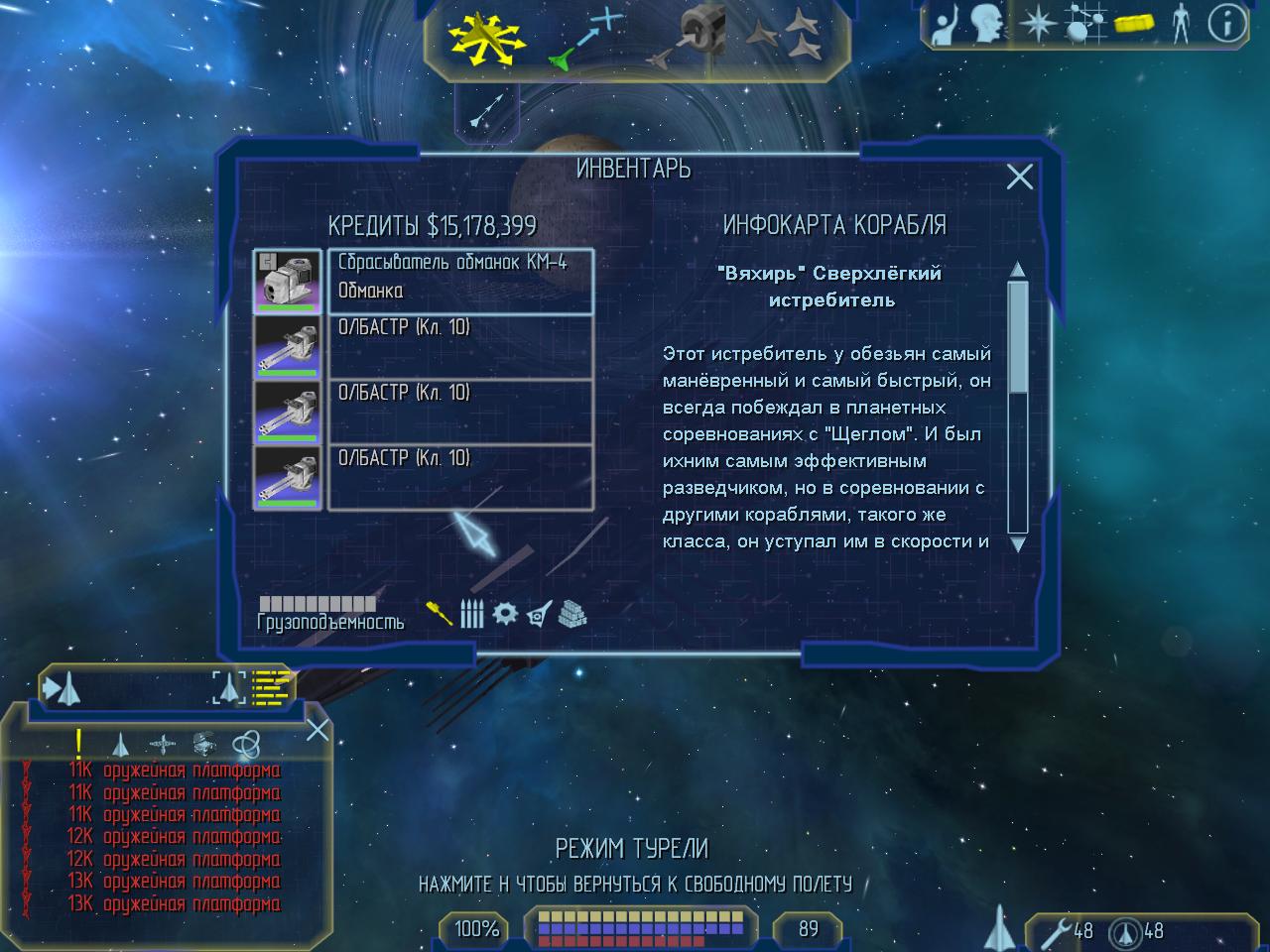1270x952 pixels.
Task: Filter inventory by gear equipment icon
Action: [505, 614]
